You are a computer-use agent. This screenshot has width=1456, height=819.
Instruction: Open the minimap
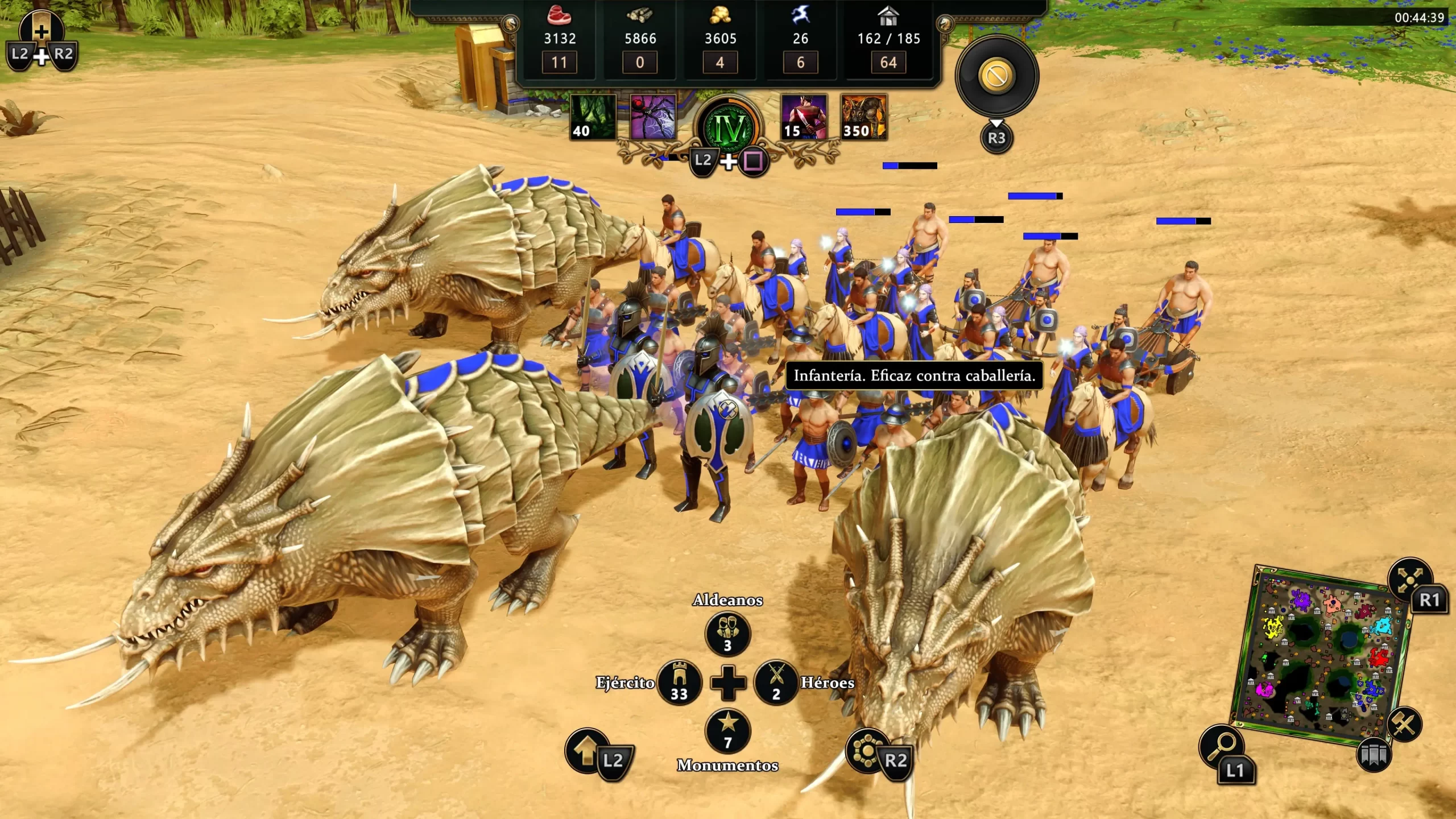click(x=1319, y=654)
